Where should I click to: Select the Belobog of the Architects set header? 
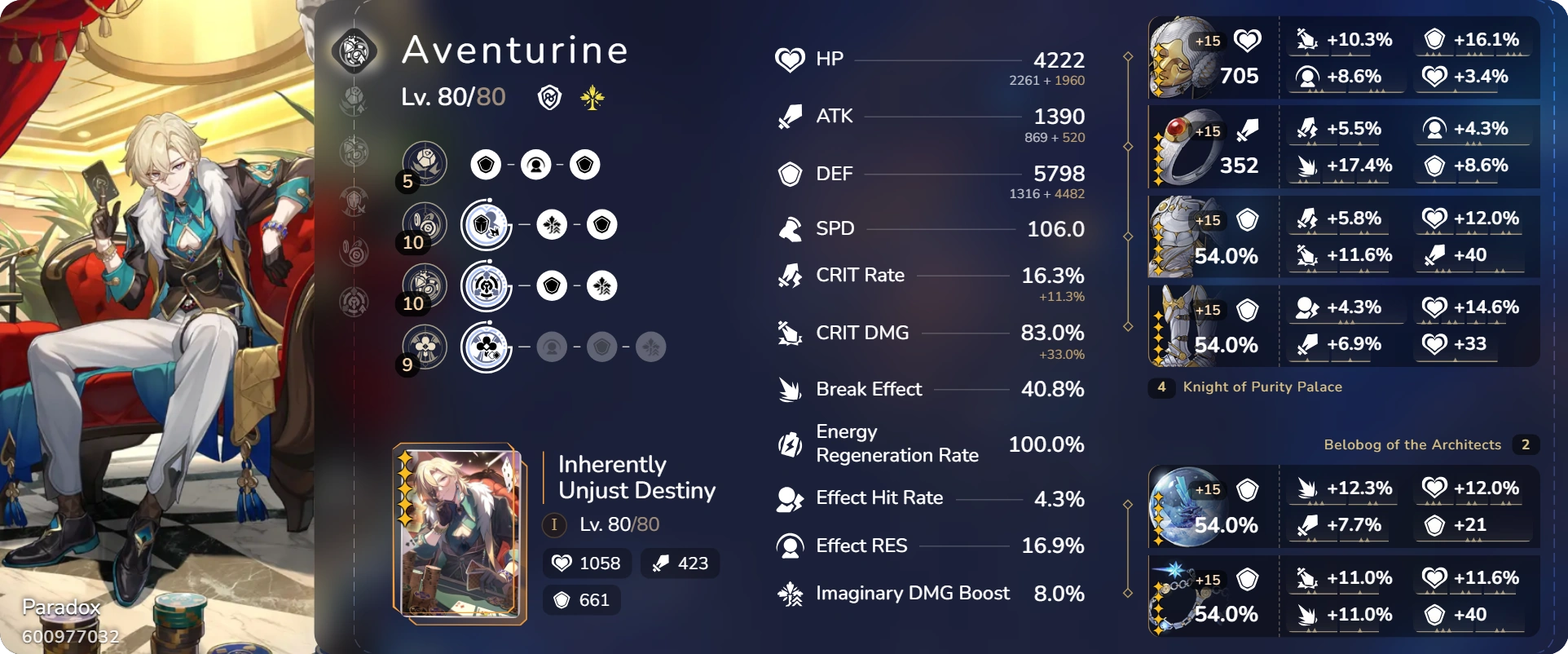[x=1412, y=445]
